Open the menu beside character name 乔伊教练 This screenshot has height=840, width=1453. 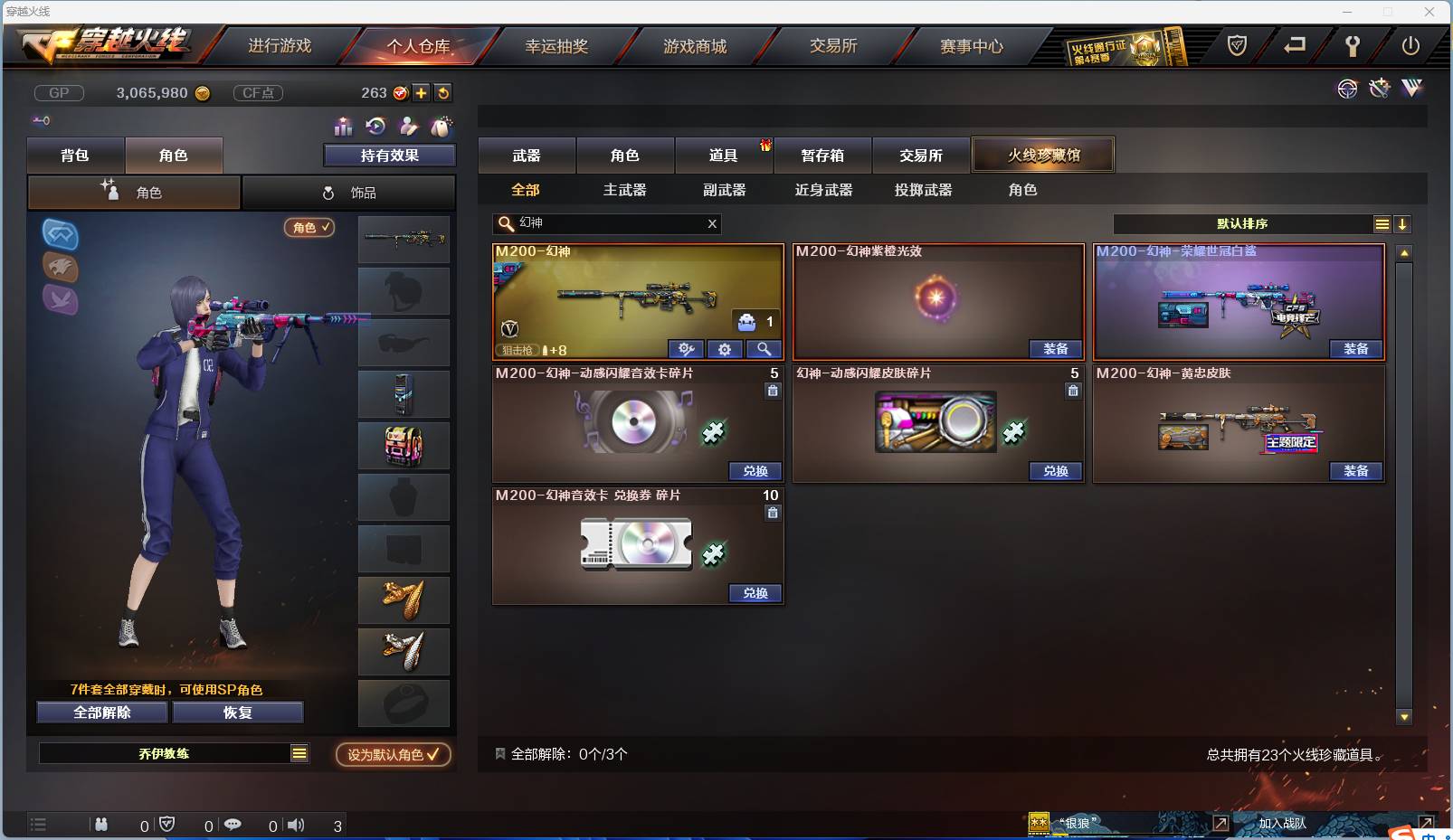299,752
